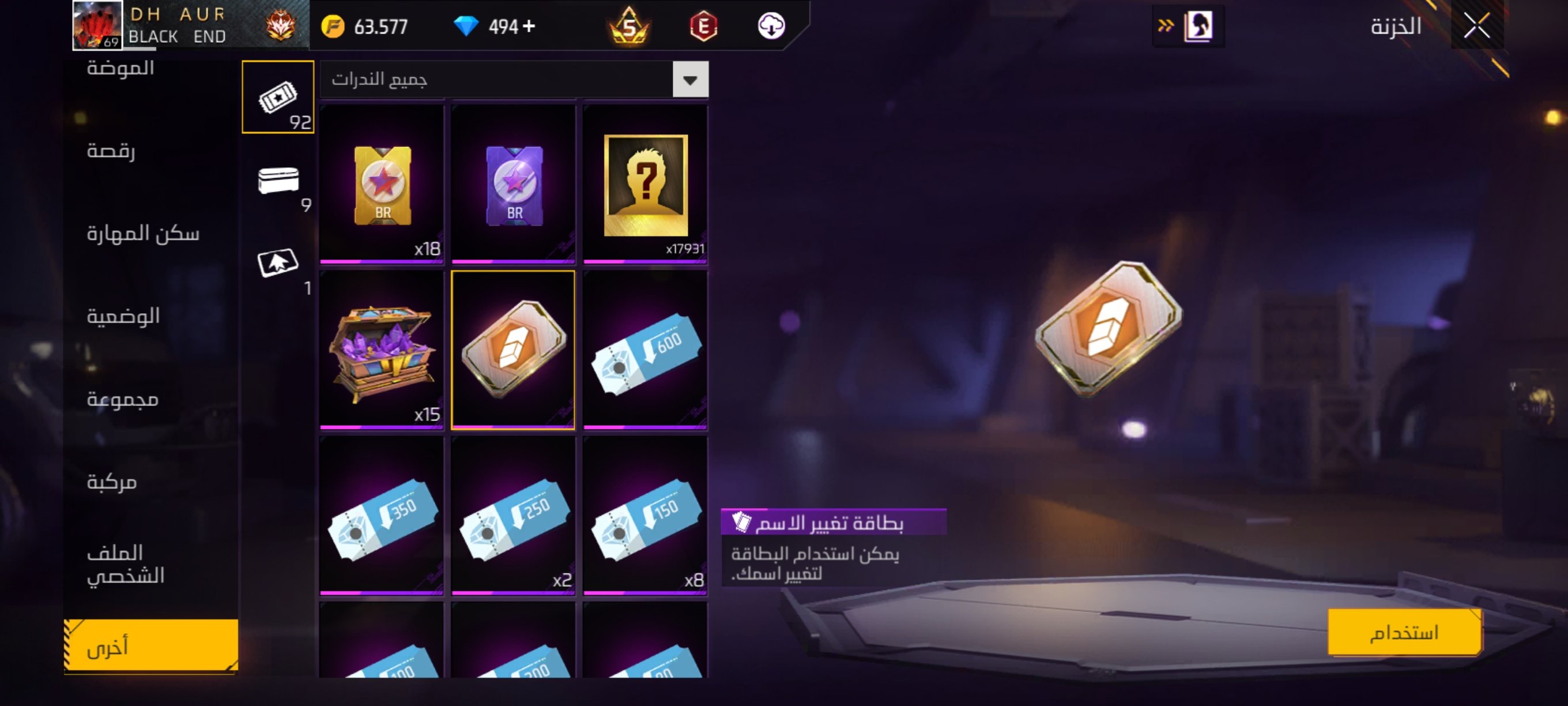1568x706 pixels.
Task: Select the gold BR star card
Action: pyautogui.click(x=382, y=184)
